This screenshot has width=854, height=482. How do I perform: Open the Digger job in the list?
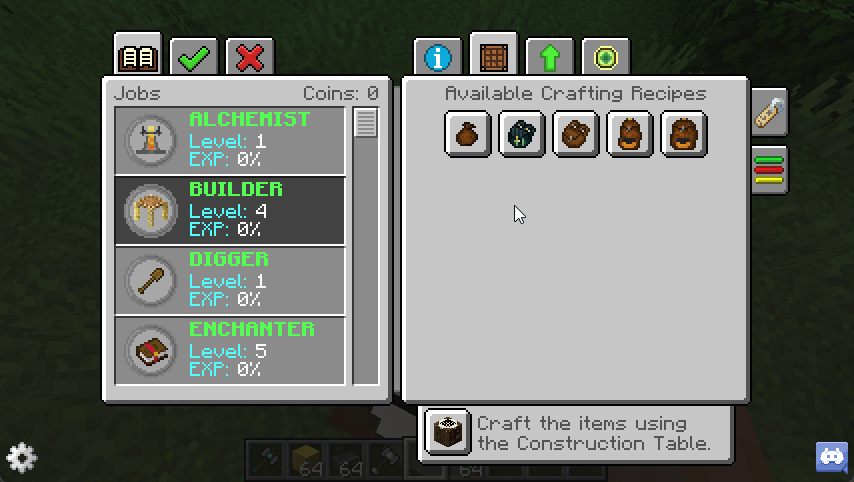230,281
